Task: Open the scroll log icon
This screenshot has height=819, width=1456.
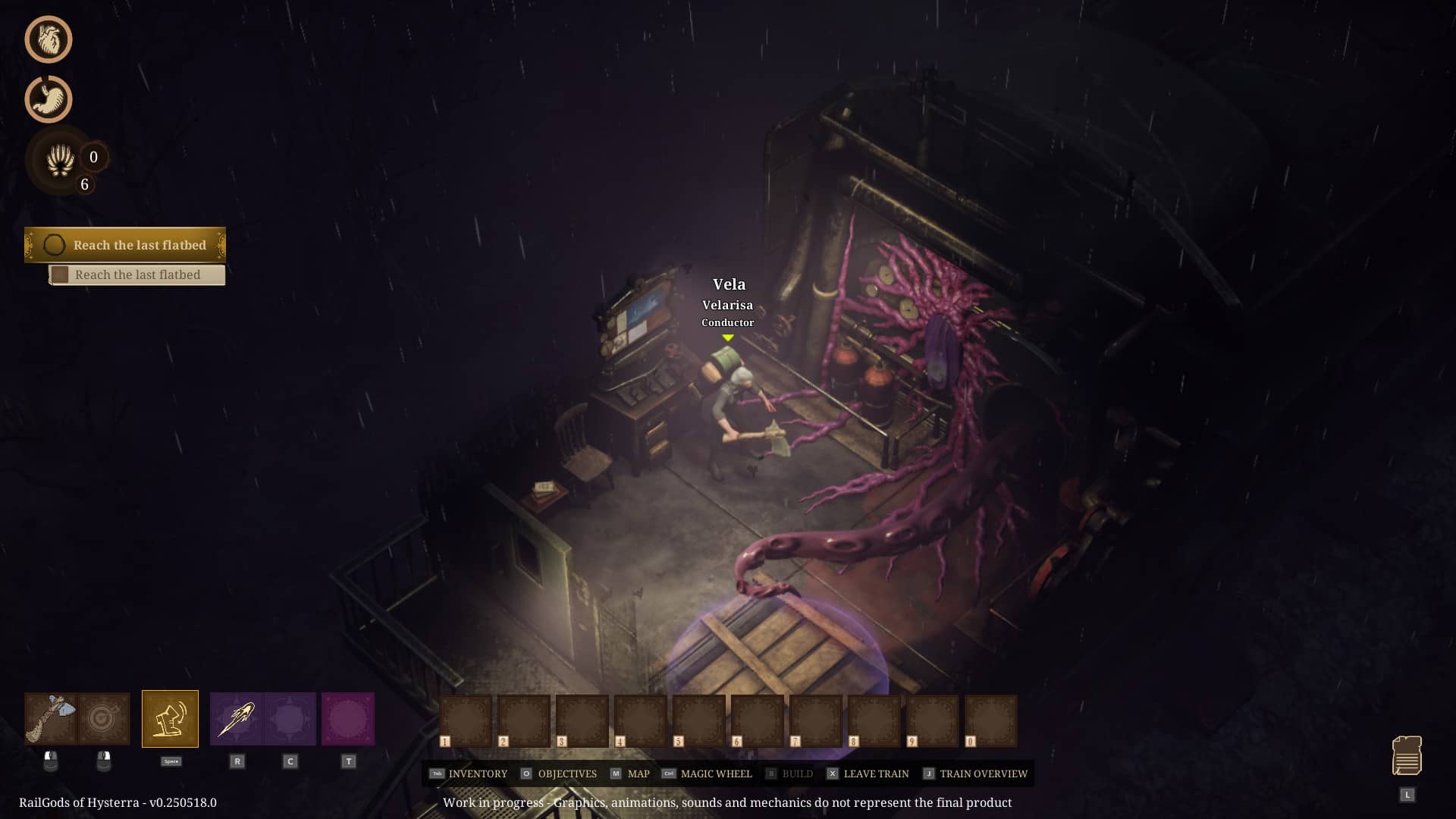Action: [1407, 756]
